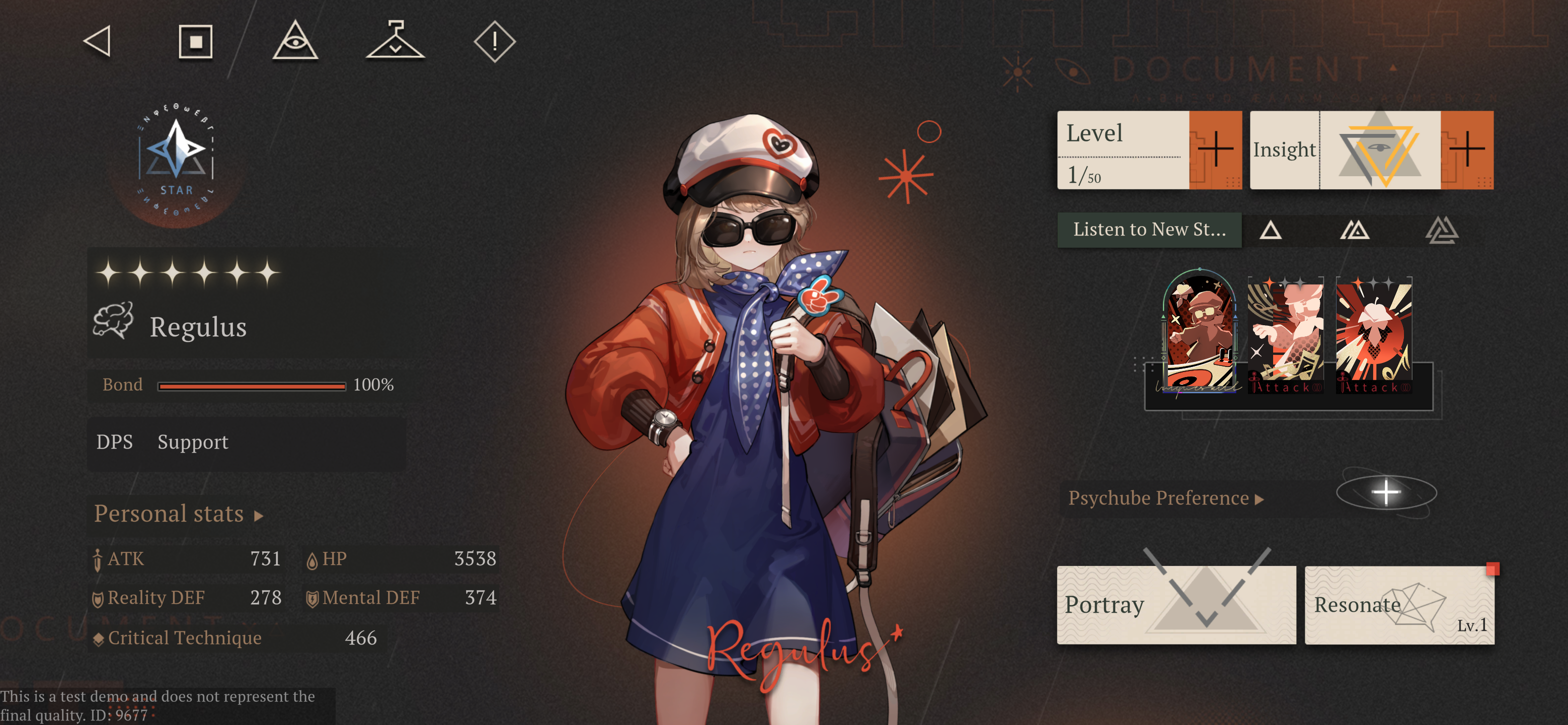View the arched ultimate skill card
Screen dimensions: 1568x725
(1200, 332)
